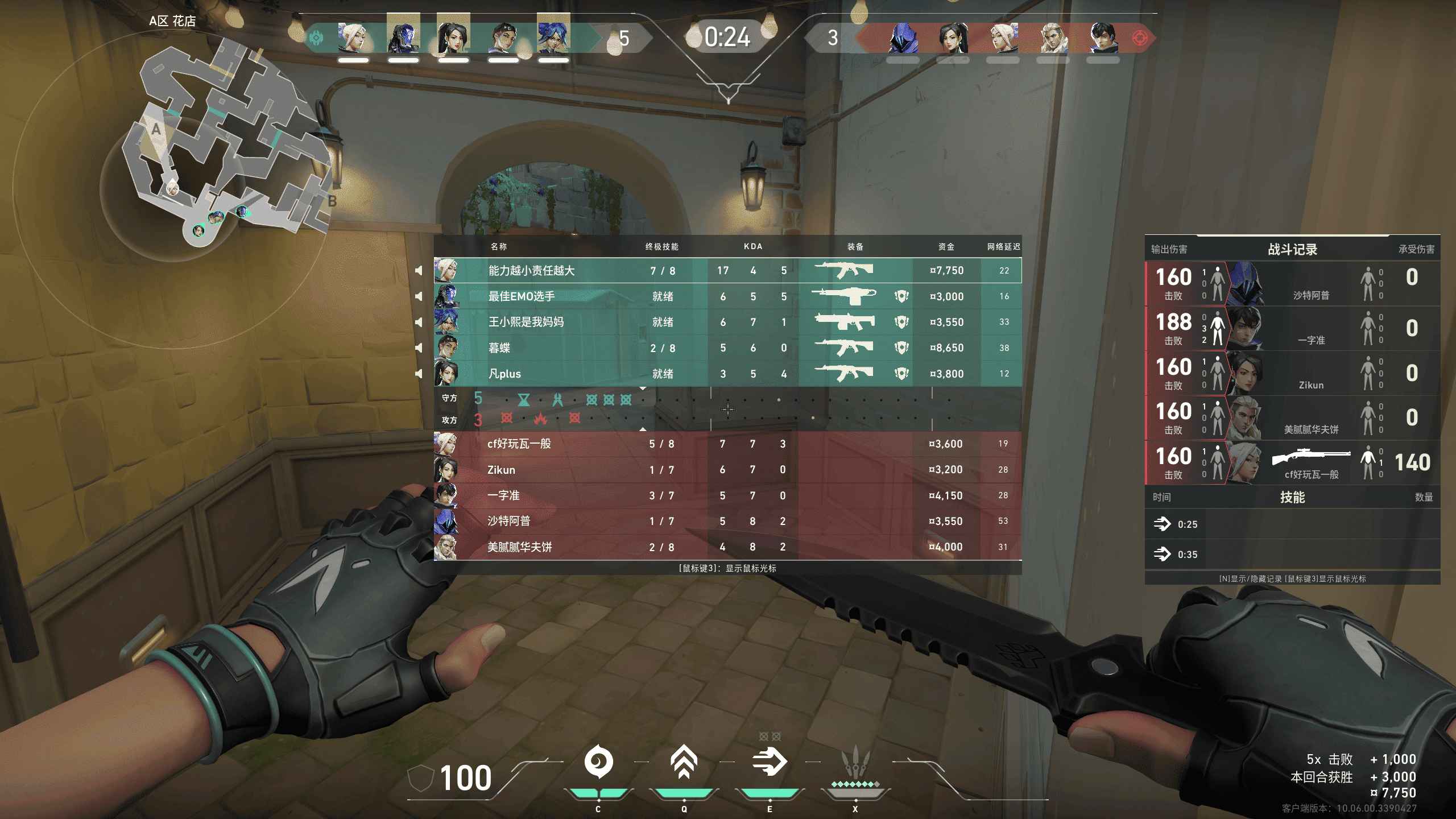This screenshot has height=819, width=1456.
Task: Mute player 王小熙是我妈妈 via speaker icon
Action: point(419,322)
